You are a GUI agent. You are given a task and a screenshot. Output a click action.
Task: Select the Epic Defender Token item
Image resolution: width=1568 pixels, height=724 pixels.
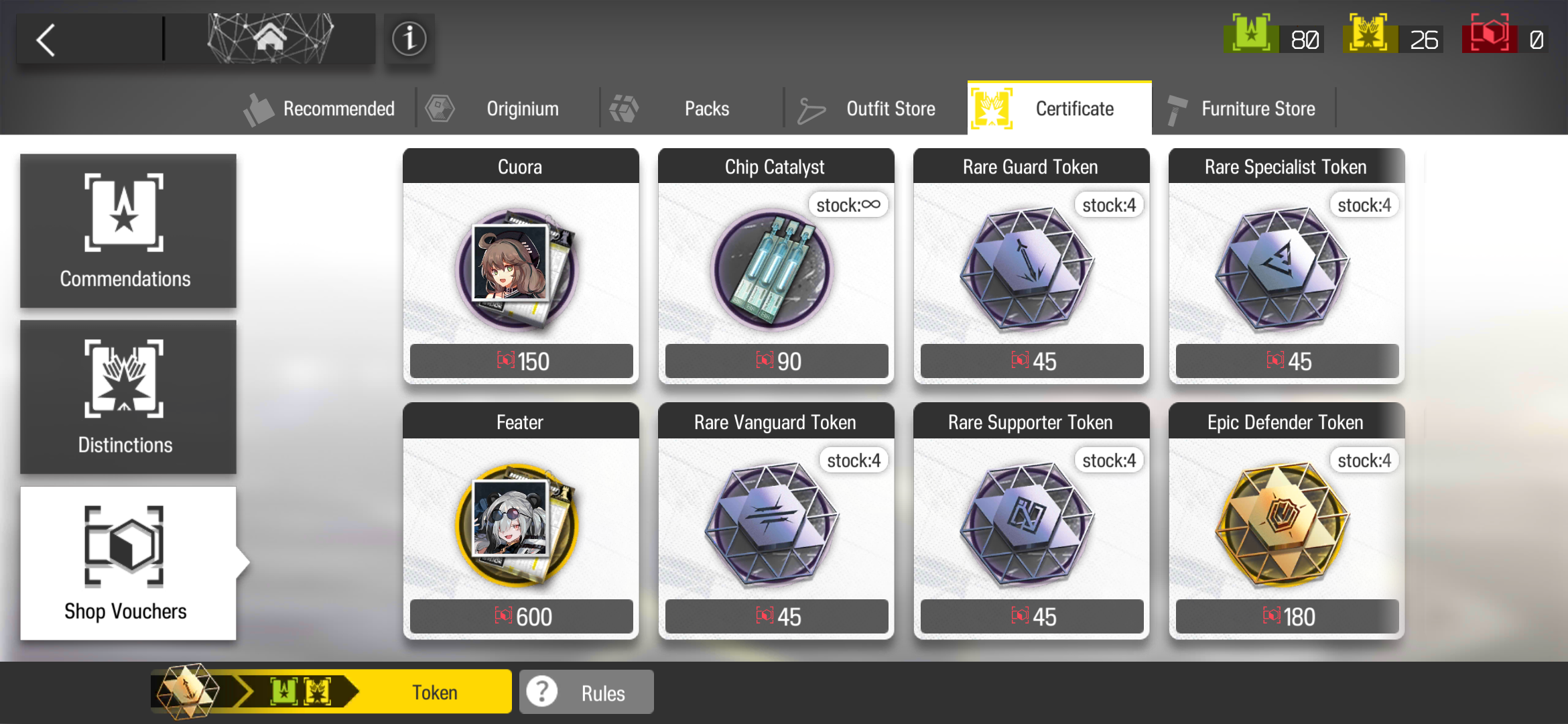(1285, 523)
